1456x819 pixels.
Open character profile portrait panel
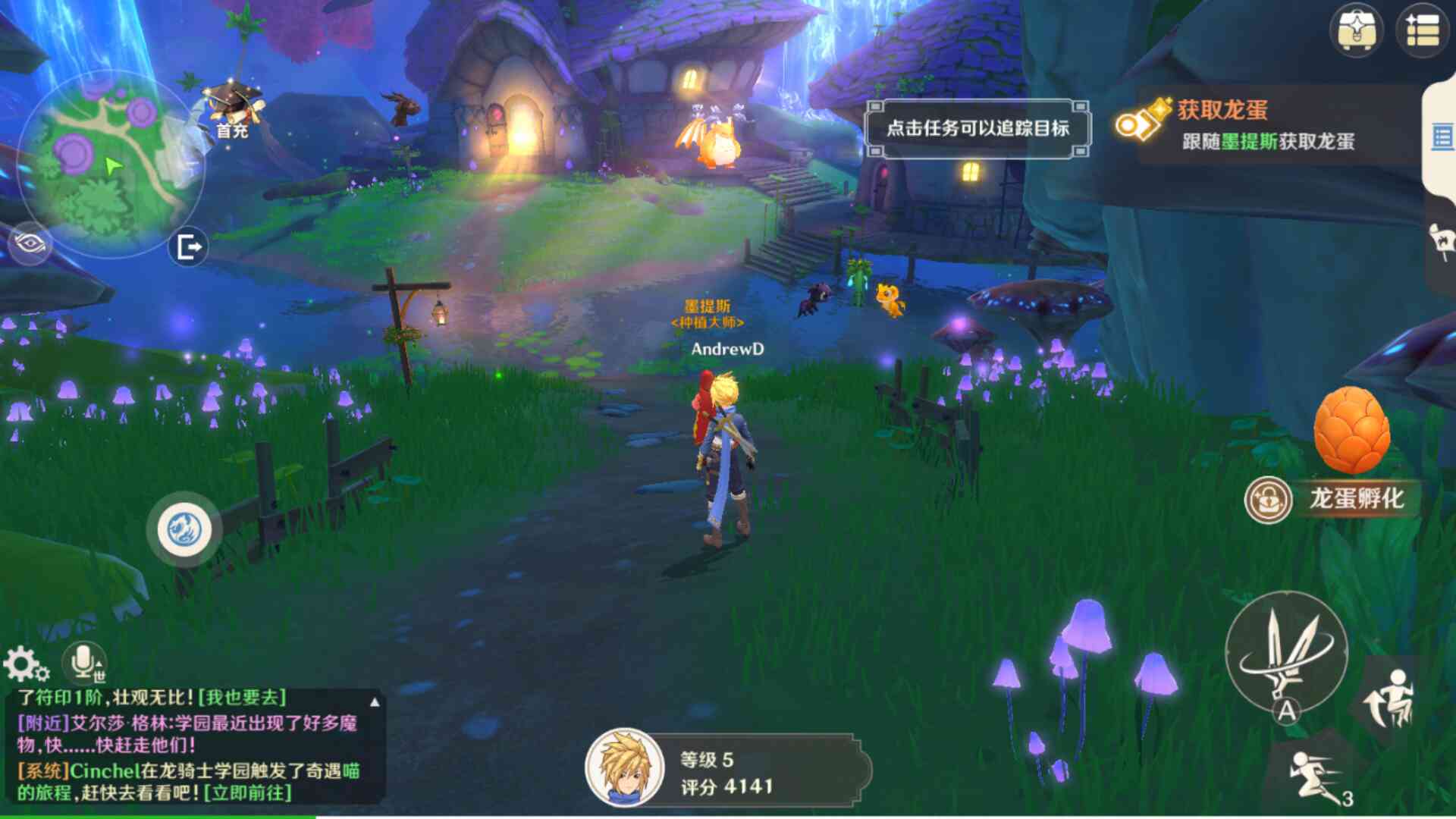coord(623,768)
